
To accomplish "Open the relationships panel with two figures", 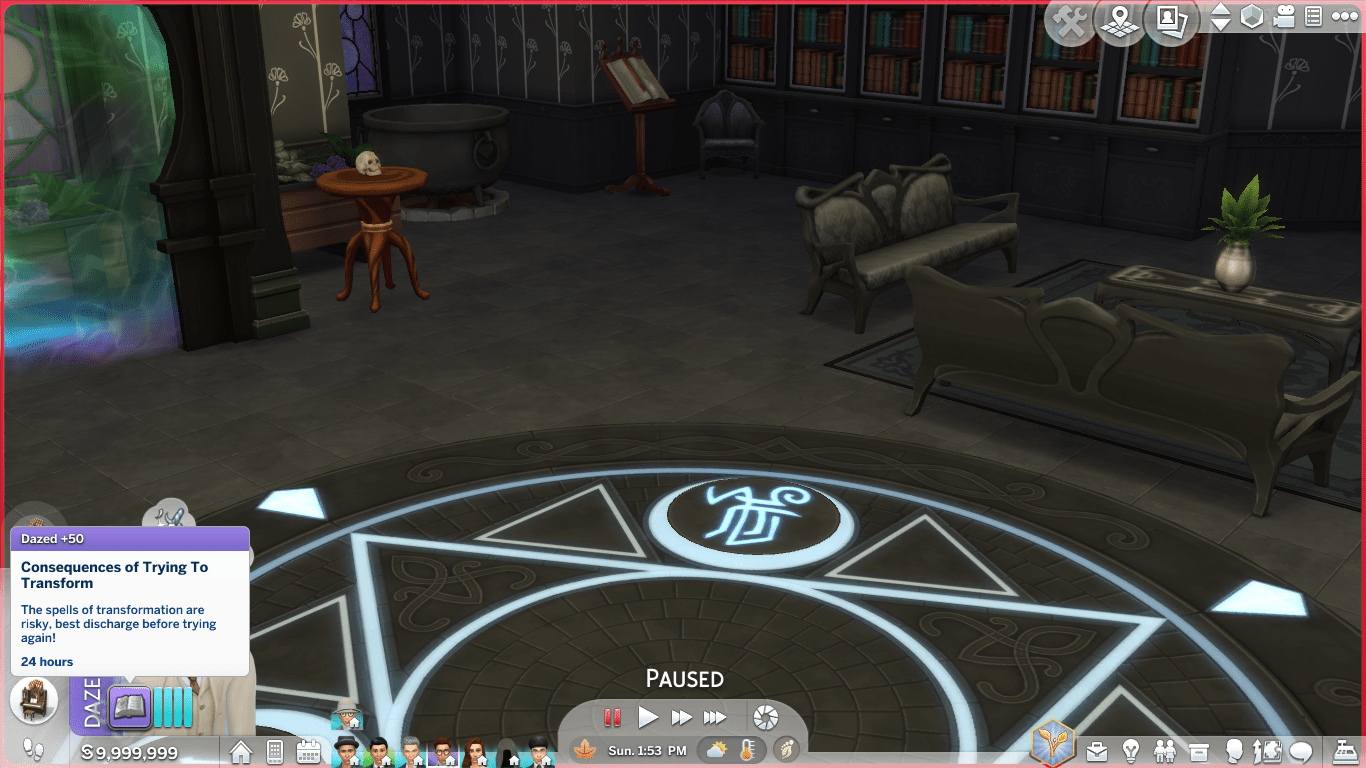I will point(1166,751).
